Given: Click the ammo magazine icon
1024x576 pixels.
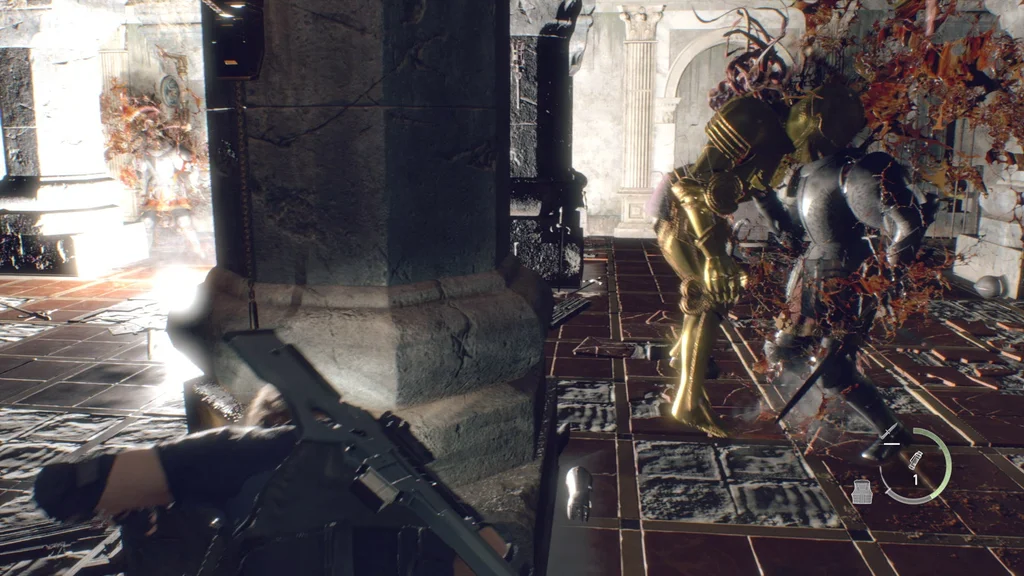Looking at the screenshot, I should (x=914, y=460).
